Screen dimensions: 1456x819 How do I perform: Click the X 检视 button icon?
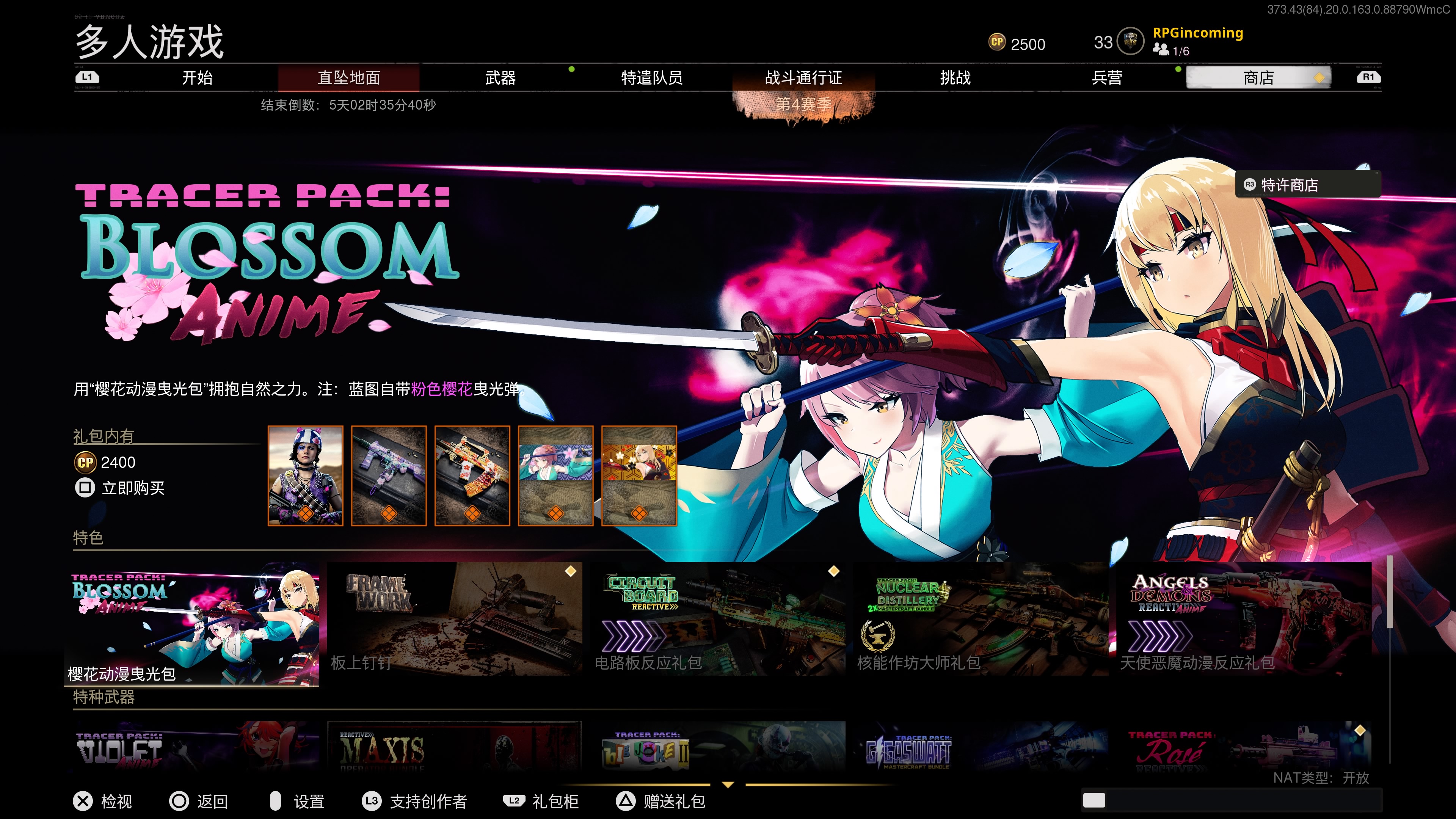pyautogui.click(x=83, y=801)
